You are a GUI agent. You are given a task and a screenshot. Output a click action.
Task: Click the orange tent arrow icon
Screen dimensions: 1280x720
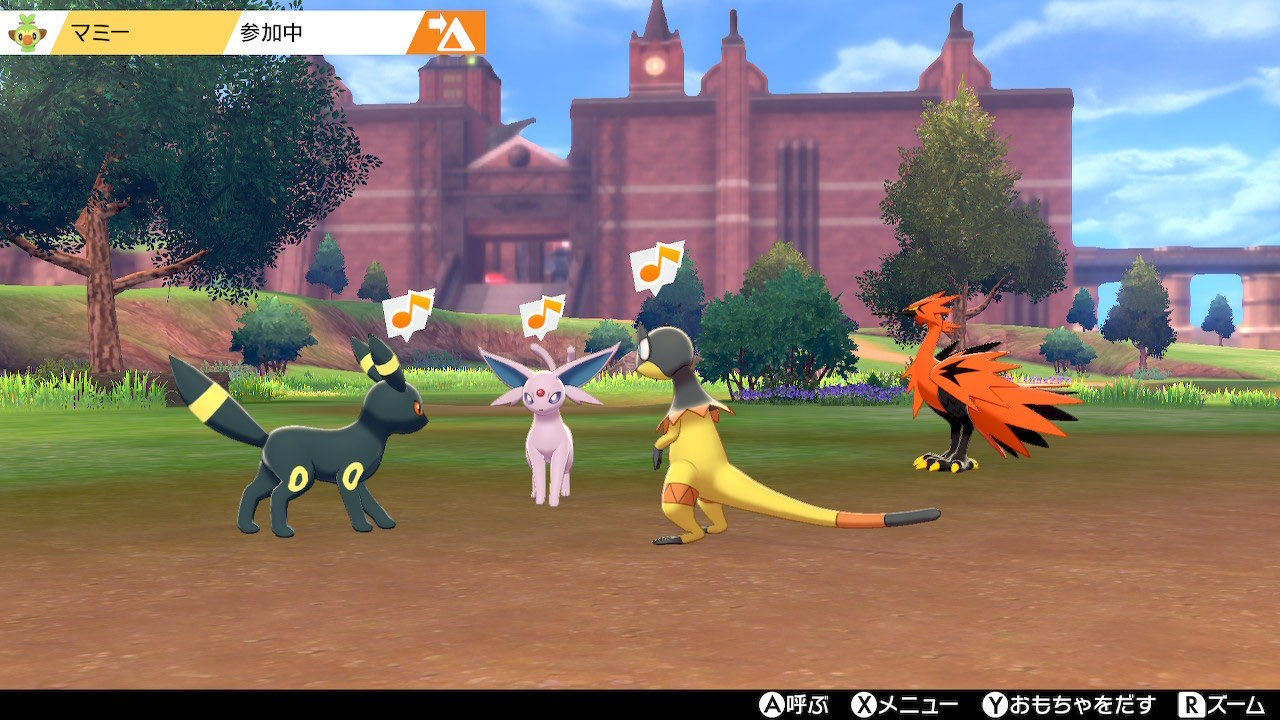pyautogui.click(x=449, y=33)
